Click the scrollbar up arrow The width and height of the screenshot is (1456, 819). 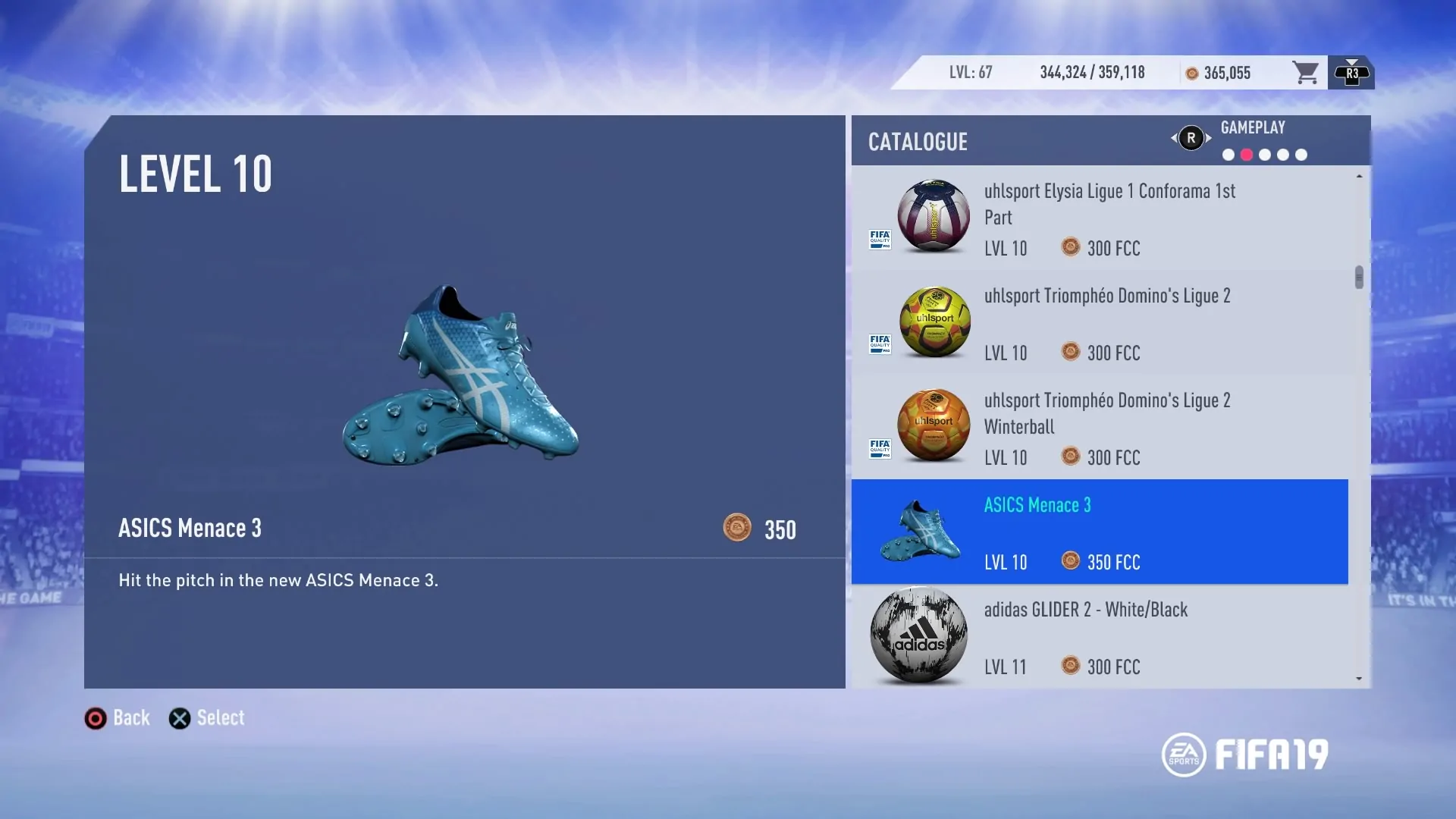[1358, 176]
